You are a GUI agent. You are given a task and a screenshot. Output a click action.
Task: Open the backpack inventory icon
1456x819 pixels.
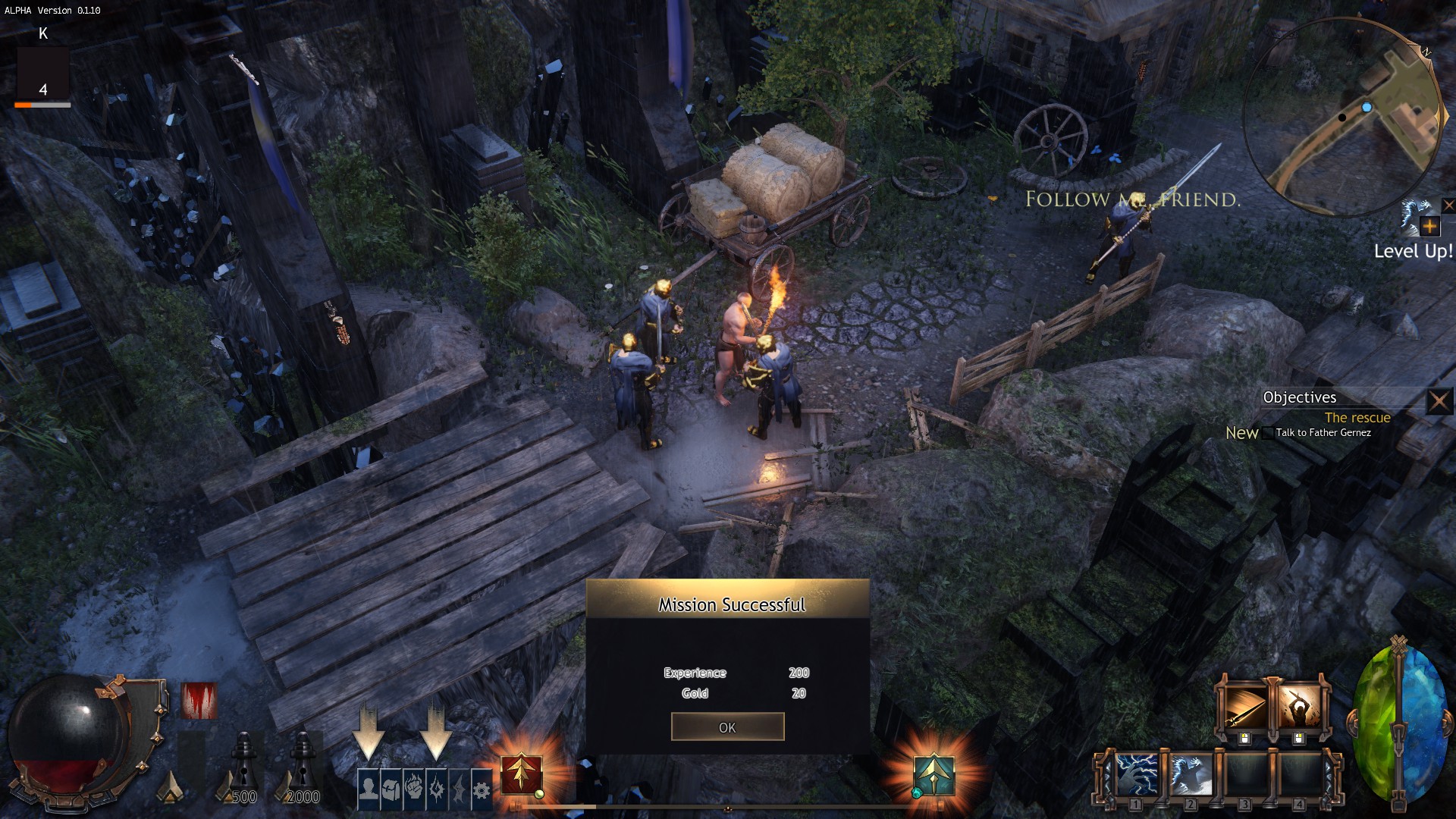(391, 789)
